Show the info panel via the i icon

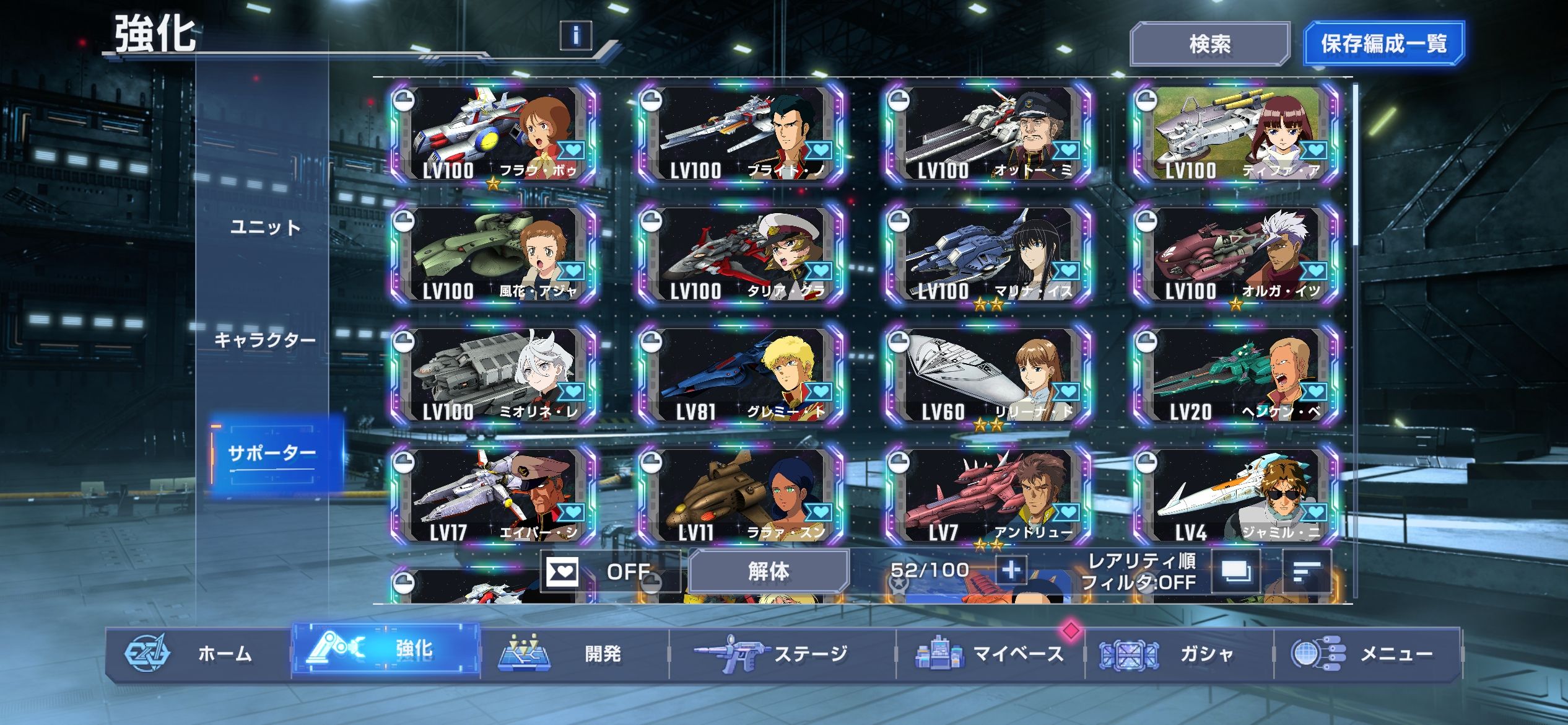point(575,35)
